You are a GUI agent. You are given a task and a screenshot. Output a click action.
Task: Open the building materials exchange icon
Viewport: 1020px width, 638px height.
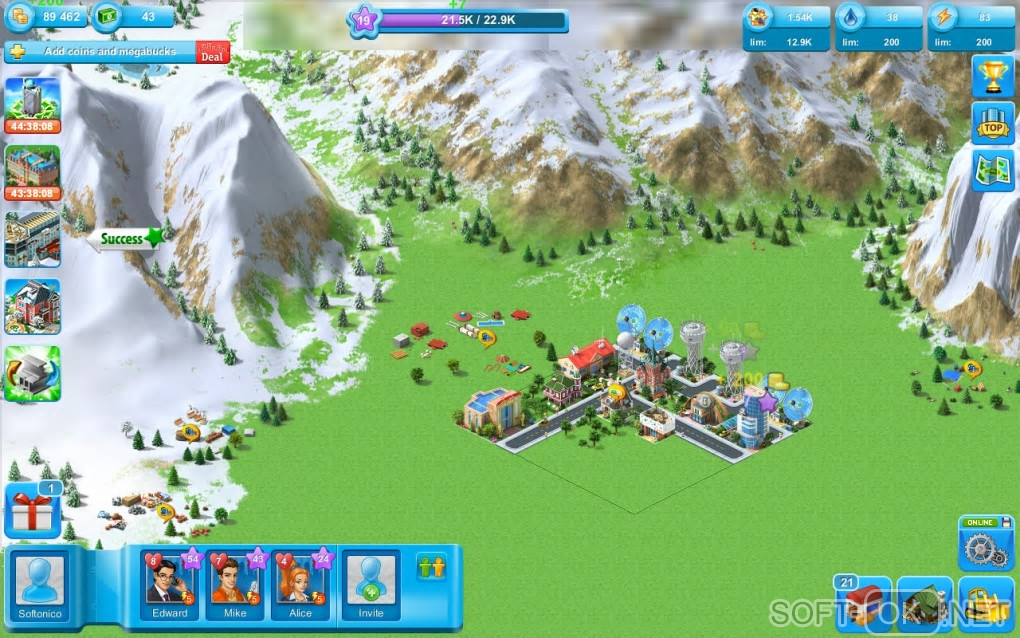(x=32, y=373)
